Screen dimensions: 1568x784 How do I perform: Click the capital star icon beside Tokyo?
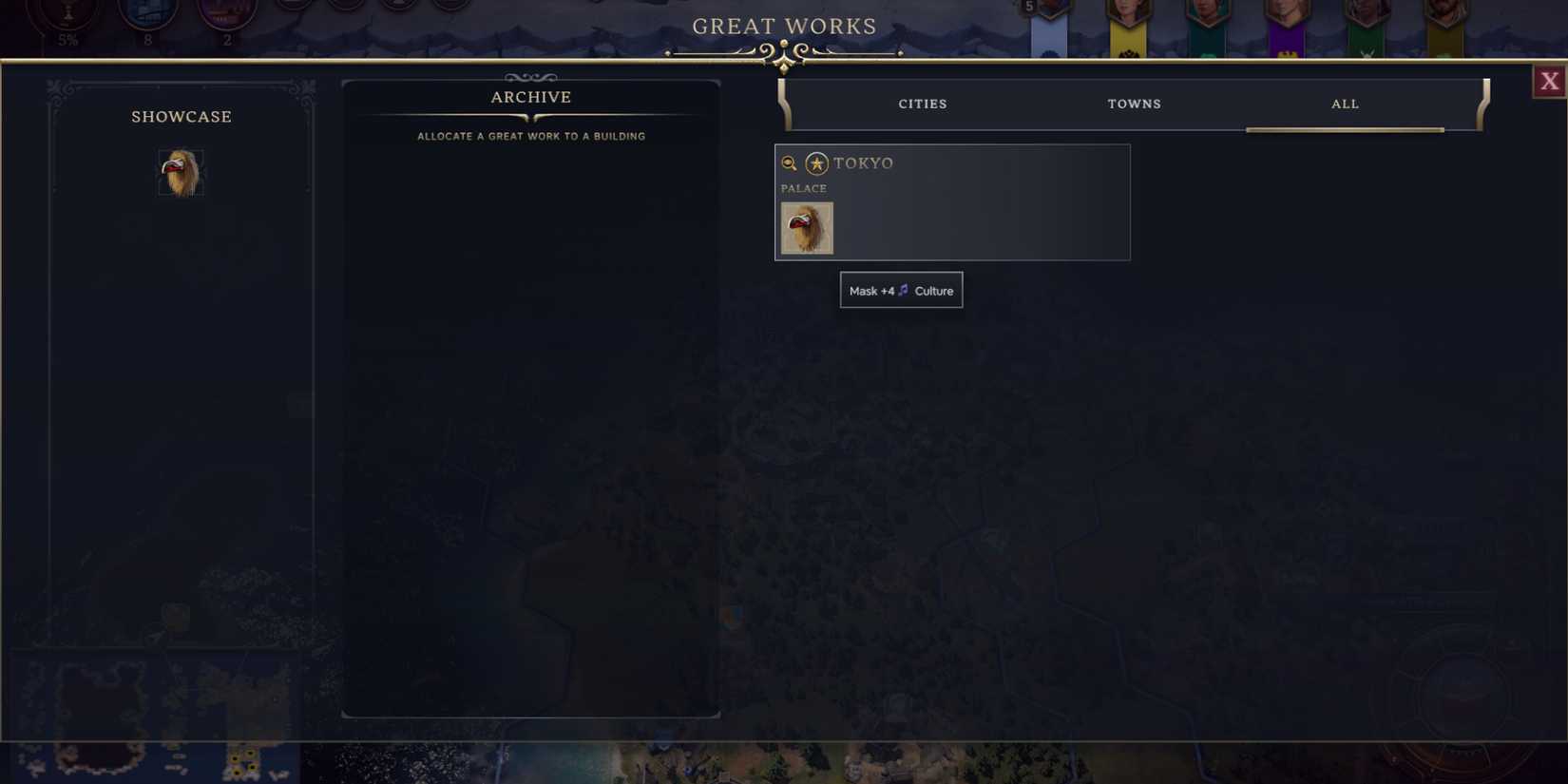[815, 163]
